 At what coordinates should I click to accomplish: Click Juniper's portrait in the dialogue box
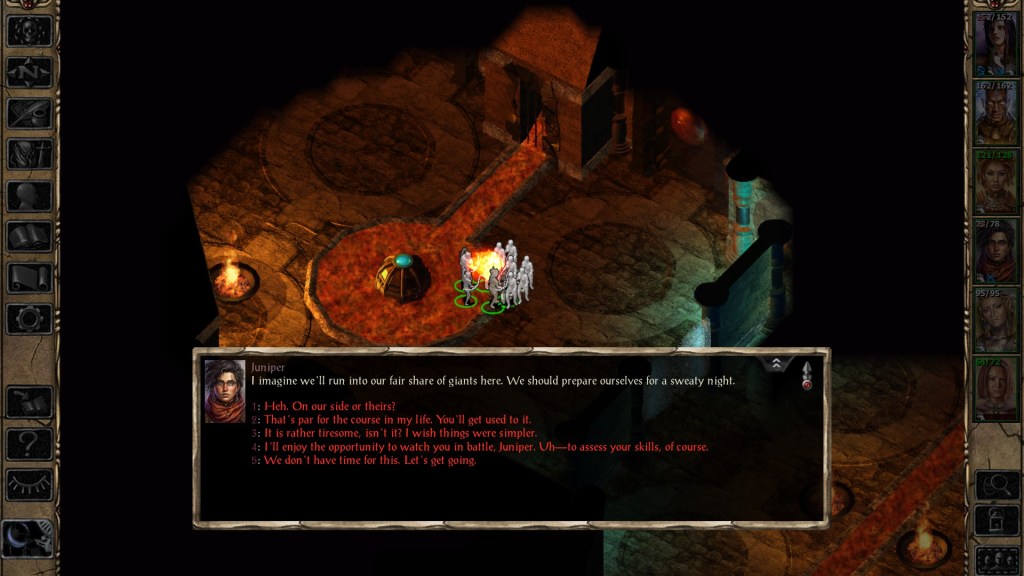tap(225, 391)
